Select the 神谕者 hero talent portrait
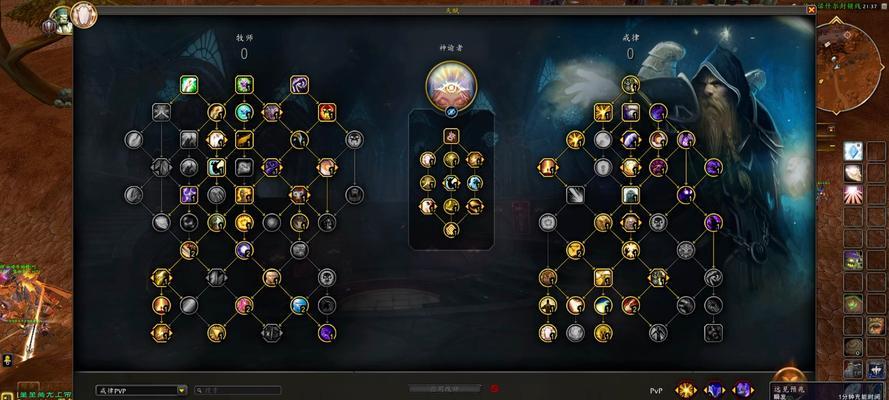The height and width of the screenshot is (400, 889). [451, 85]
